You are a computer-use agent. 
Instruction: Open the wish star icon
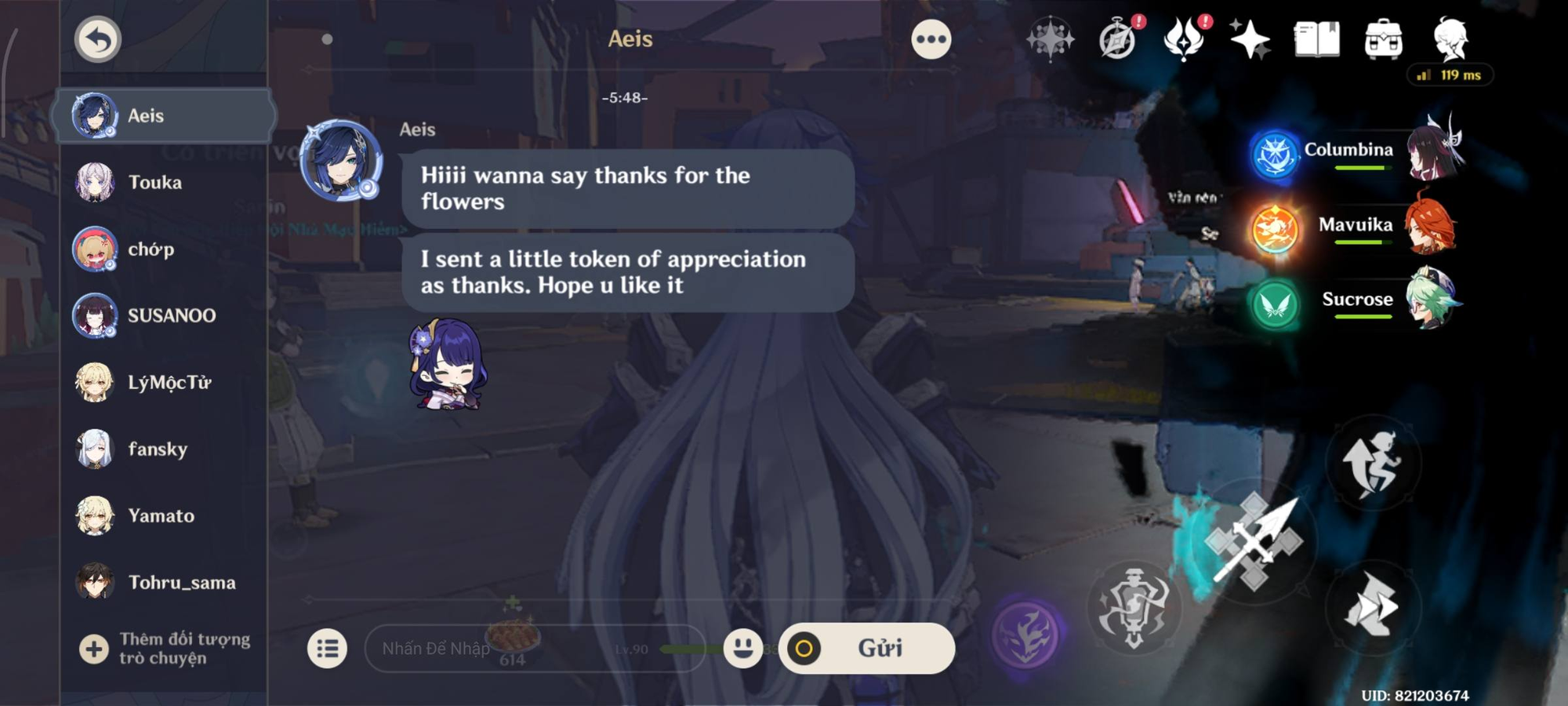1250,39
